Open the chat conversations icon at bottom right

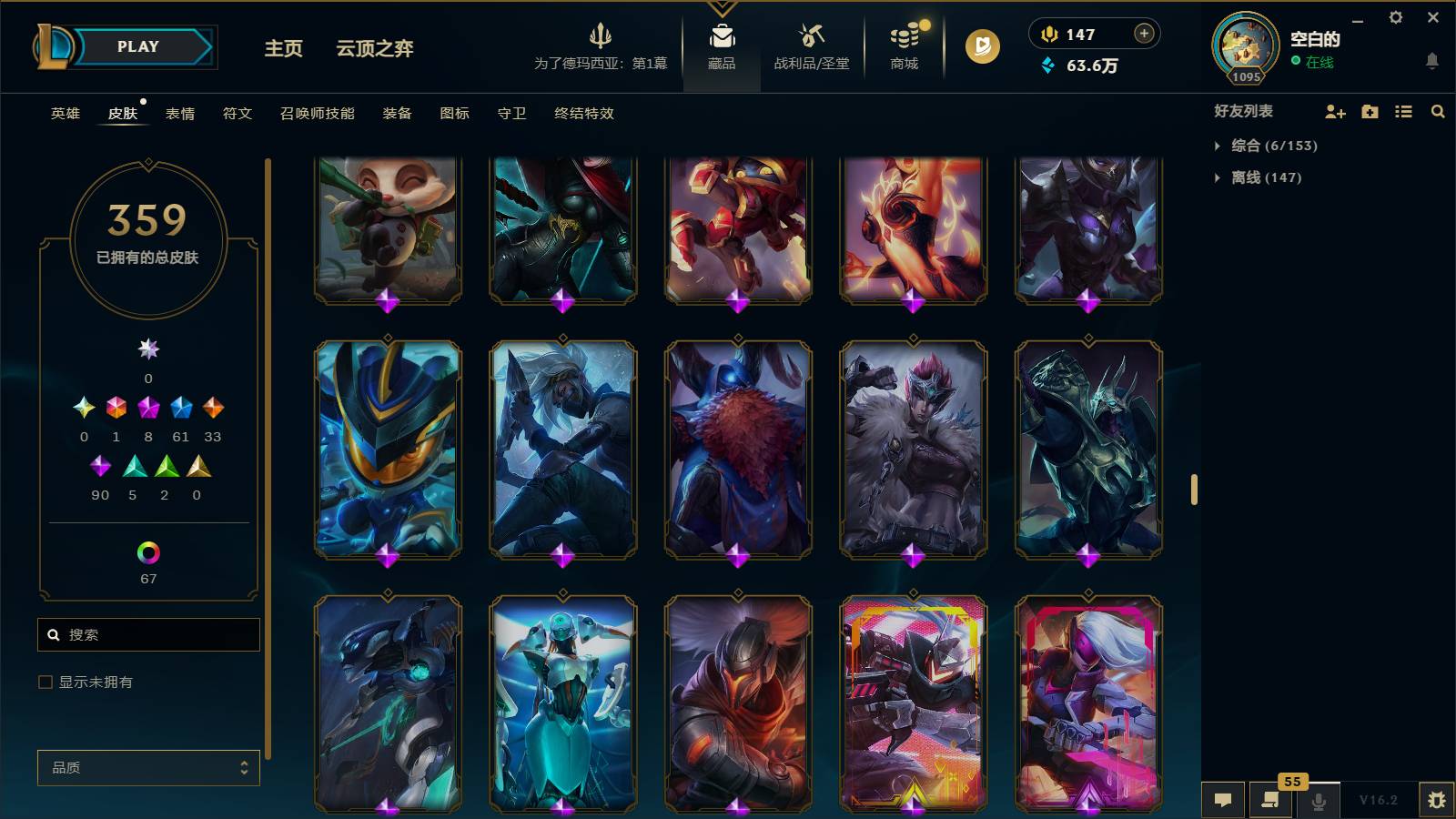(x=1223, y=801)
